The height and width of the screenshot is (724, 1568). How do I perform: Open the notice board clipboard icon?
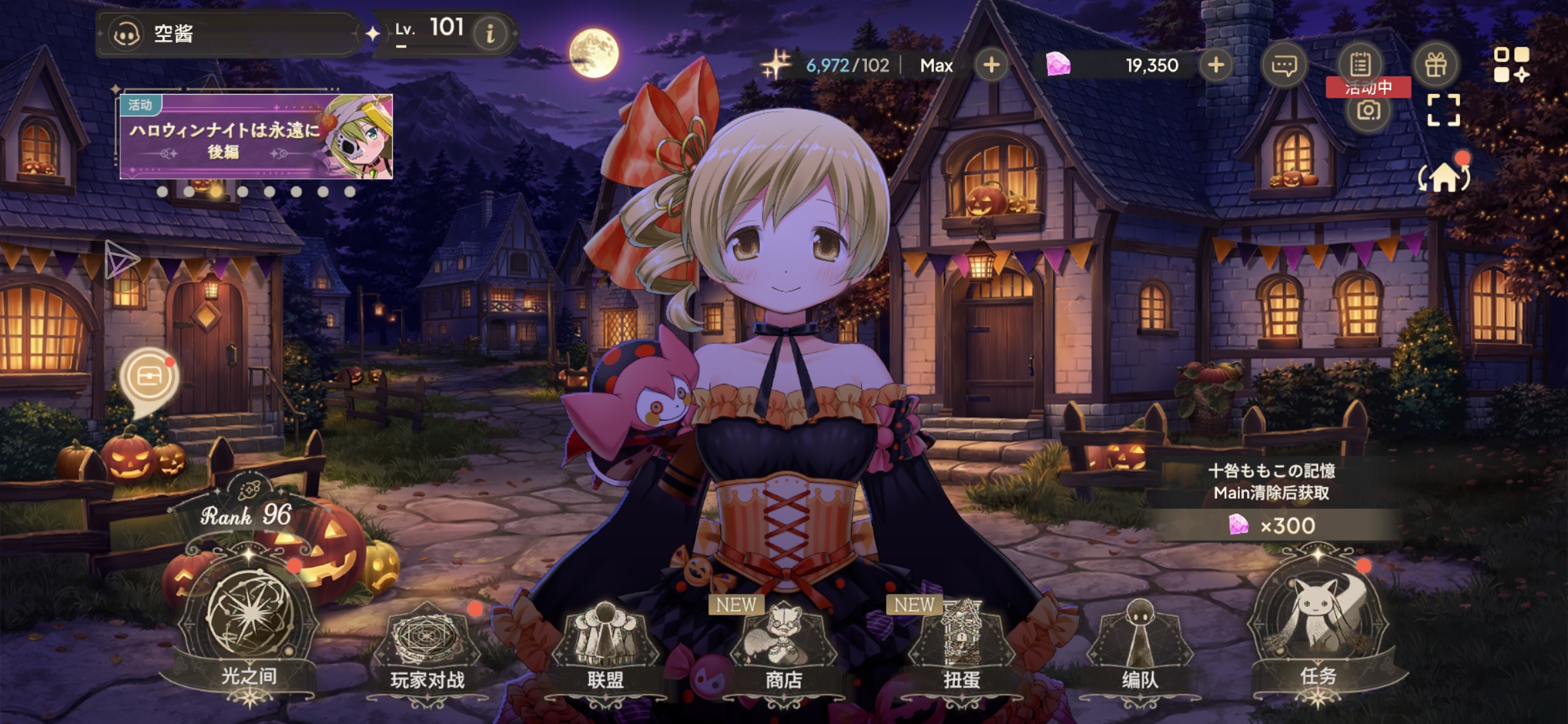(x=1360, y=64)
